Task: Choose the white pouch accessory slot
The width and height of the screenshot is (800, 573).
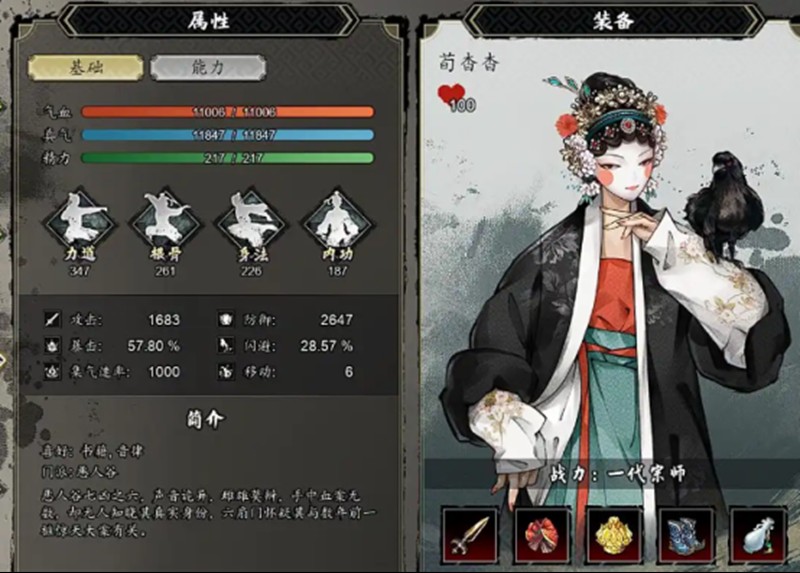Action: pyautogui.click(x=758, y=535)
